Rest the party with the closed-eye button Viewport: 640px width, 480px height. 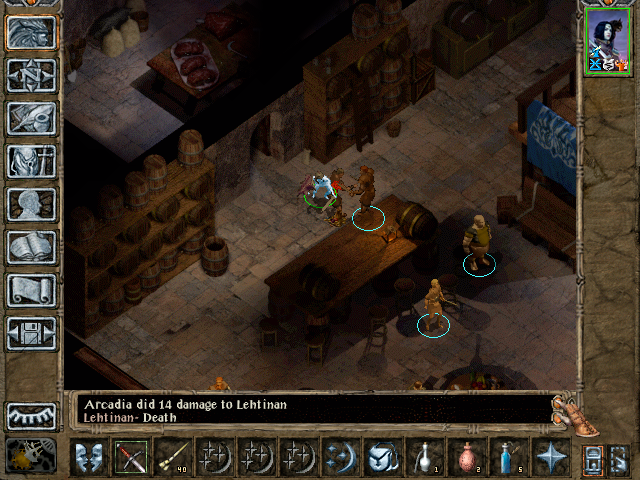31,415
